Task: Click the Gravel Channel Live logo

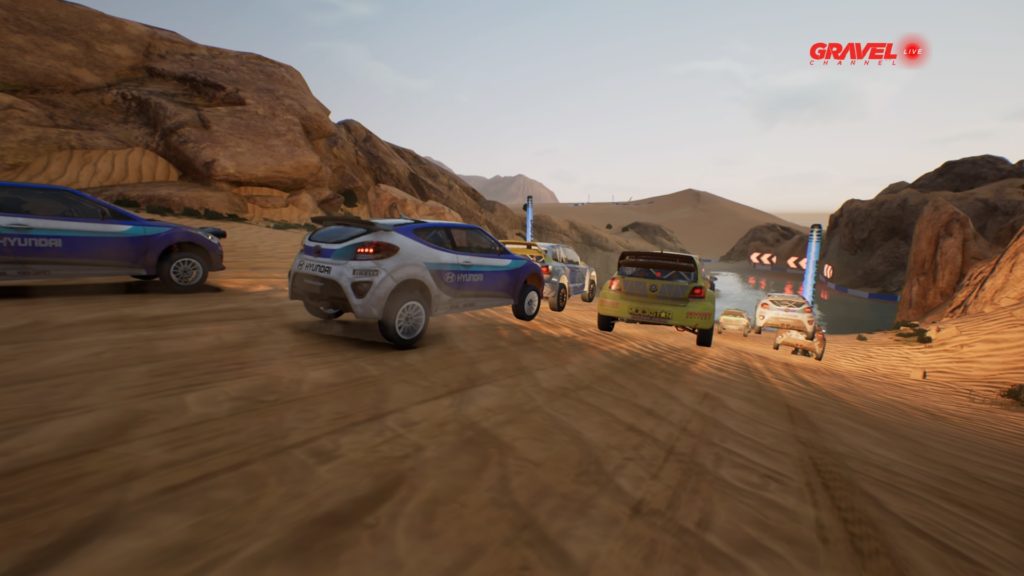Action: (x=866, y=52)
